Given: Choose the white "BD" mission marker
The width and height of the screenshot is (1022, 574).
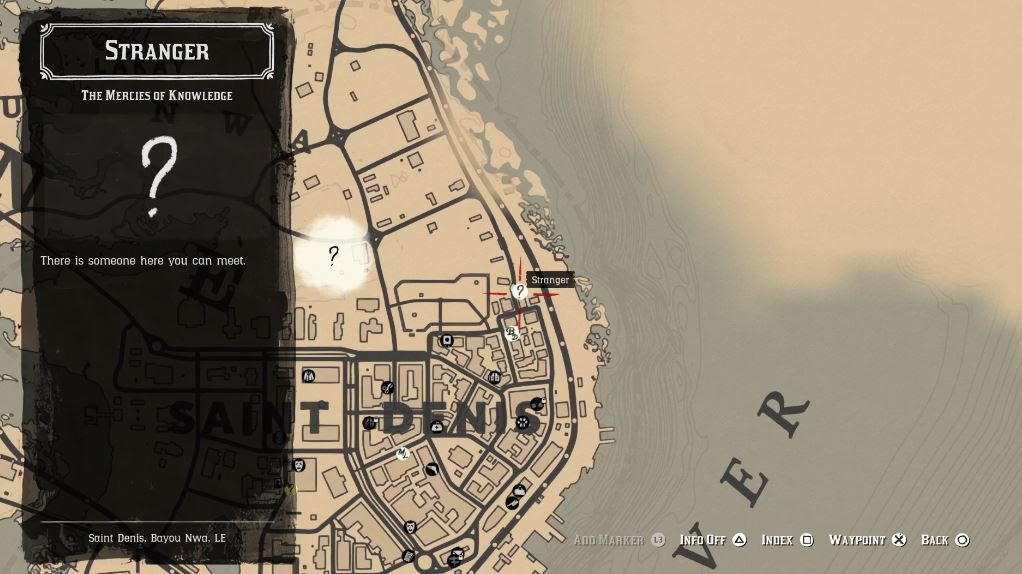Looking at the screenshot, I should click(x=512, y=333).
